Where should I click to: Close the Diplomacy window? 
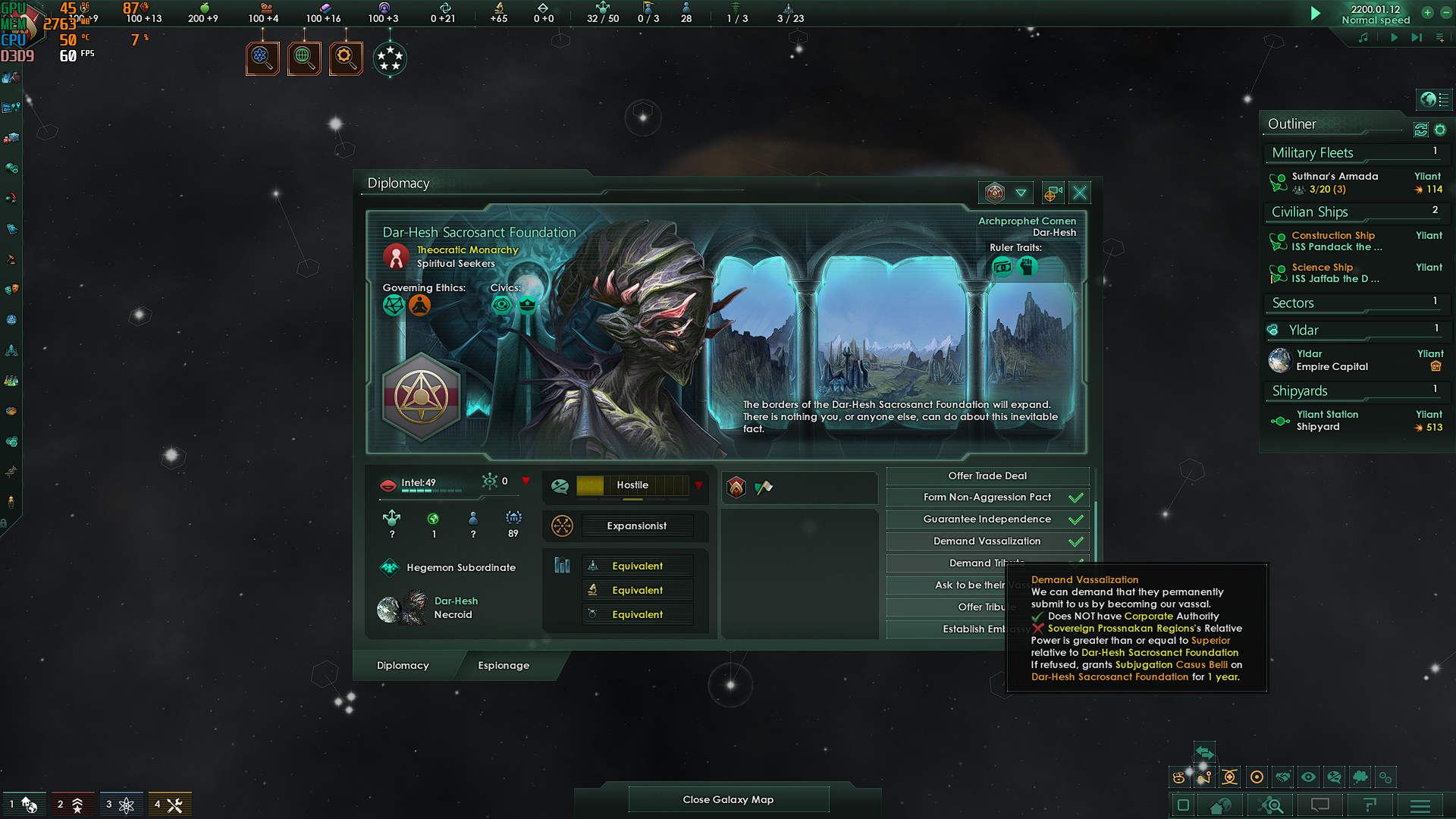[x=1080, y=193]
